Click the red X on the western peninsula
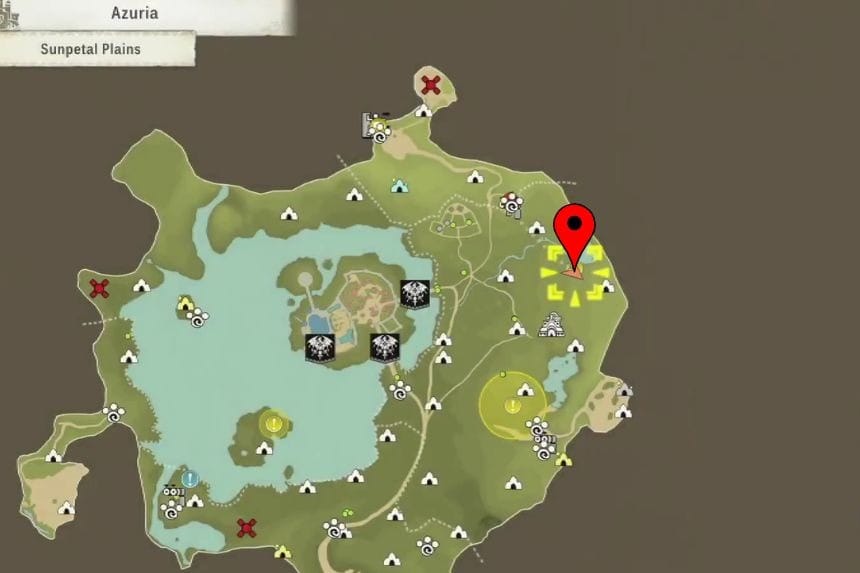The height and width of the screenshot is (573, 860). tap(99, 289)
